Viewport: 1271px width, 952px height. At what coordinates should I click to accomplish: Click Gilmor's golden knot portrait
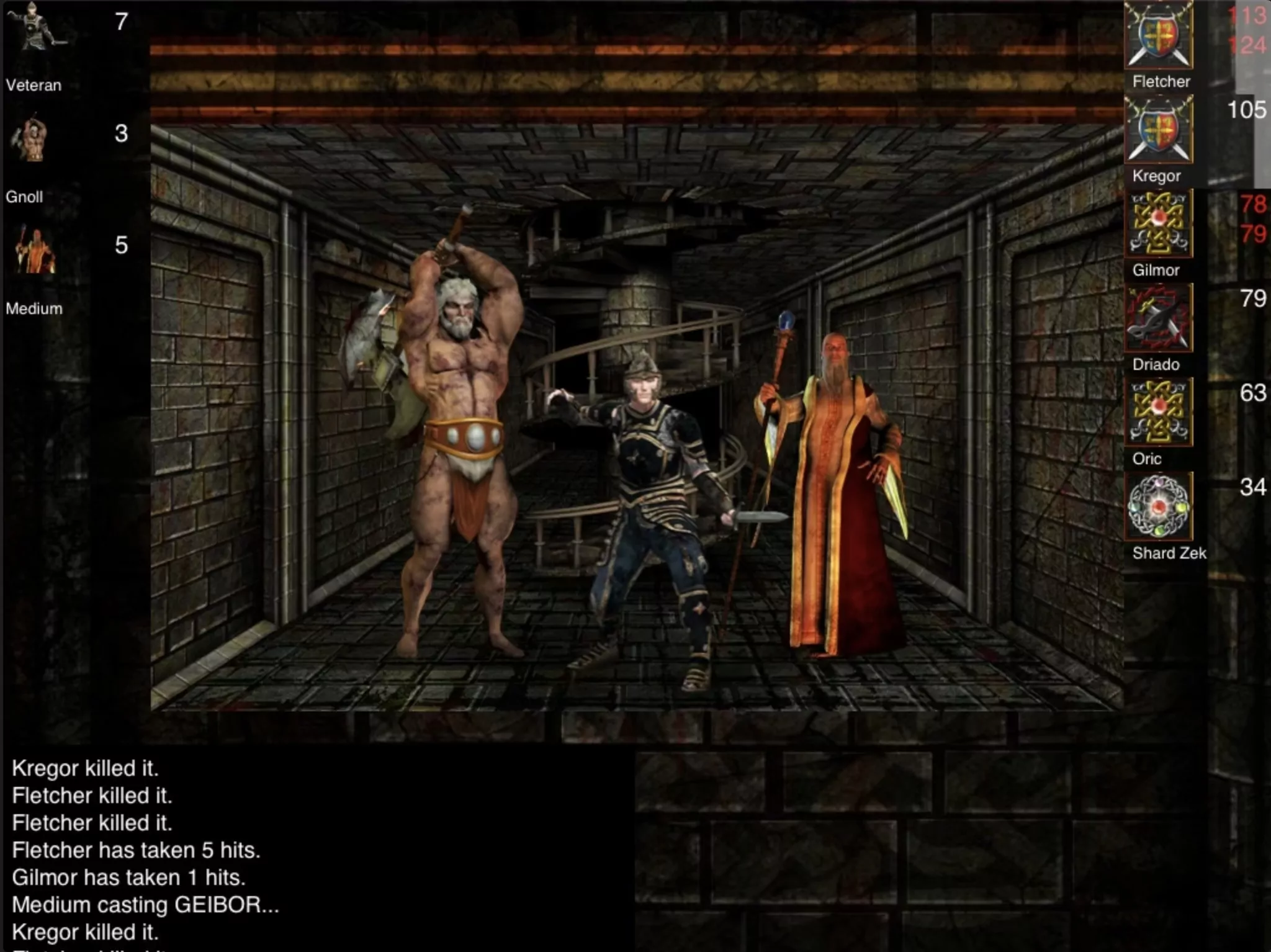point(1158,224)
